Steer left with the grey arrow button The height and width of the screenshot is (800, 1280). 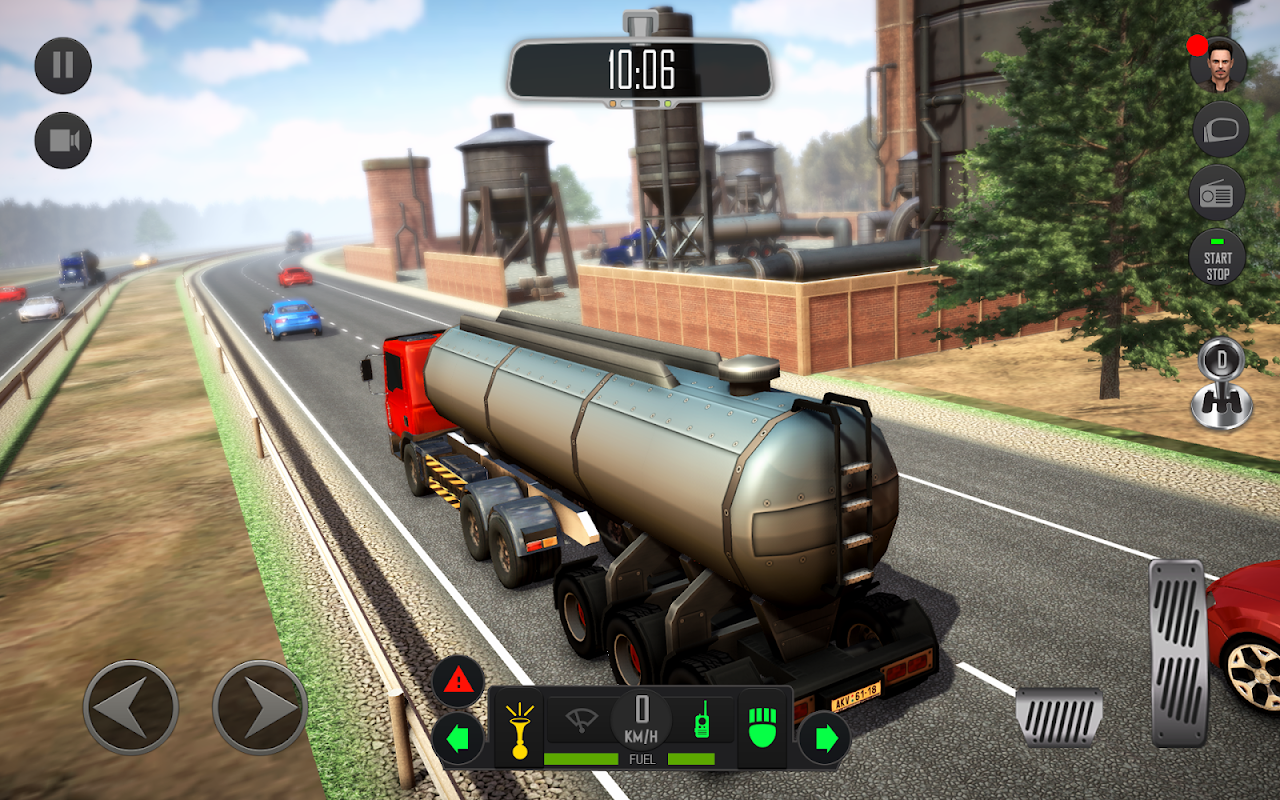click(x=131, y=707)
